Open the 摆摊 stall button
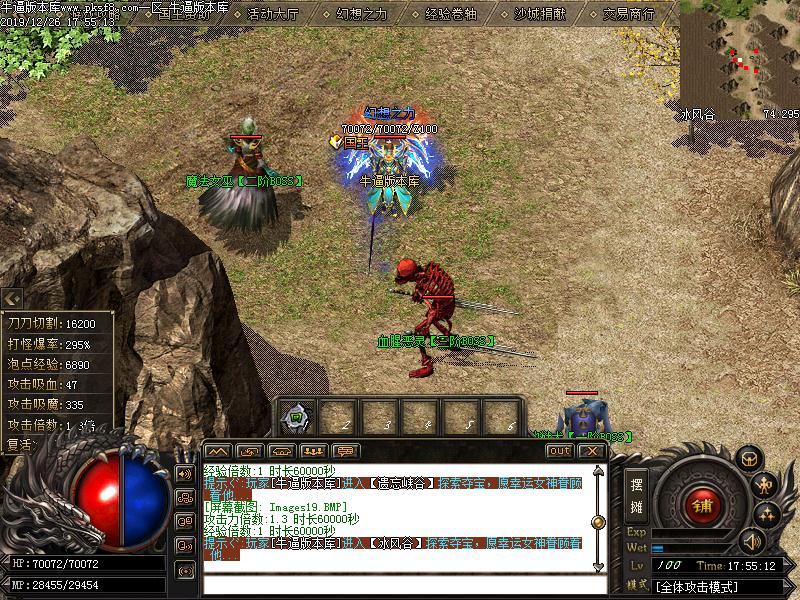The image size is (800, 600). (x=636, y=493)
